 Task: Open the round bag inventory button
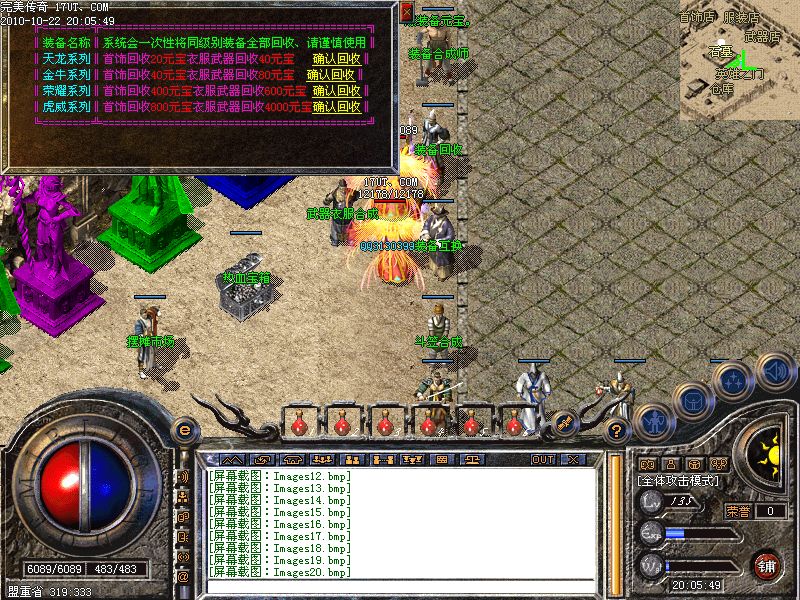[691, 399]
